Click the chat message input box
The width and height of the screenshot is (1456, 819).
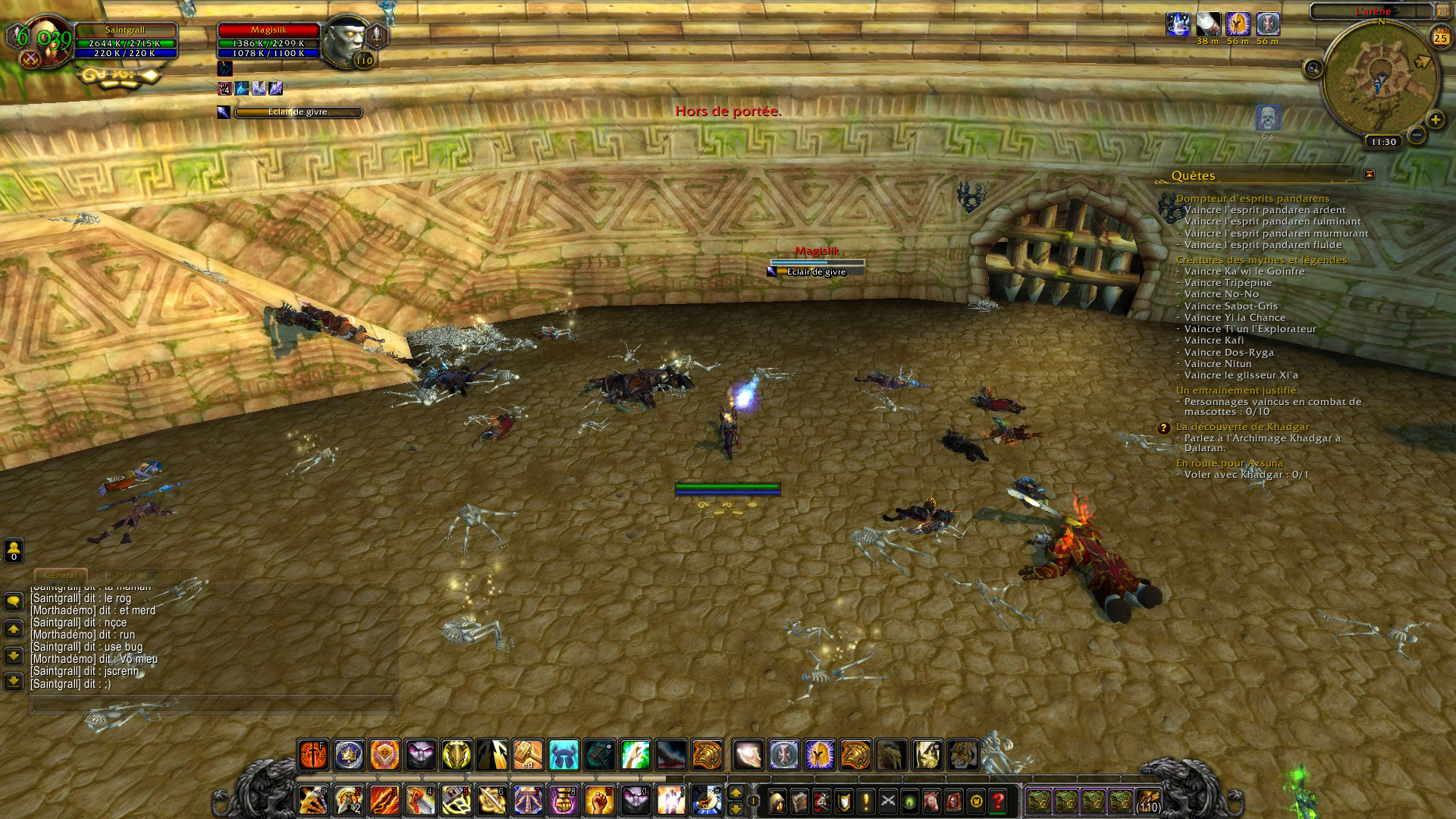pos(212,705)
